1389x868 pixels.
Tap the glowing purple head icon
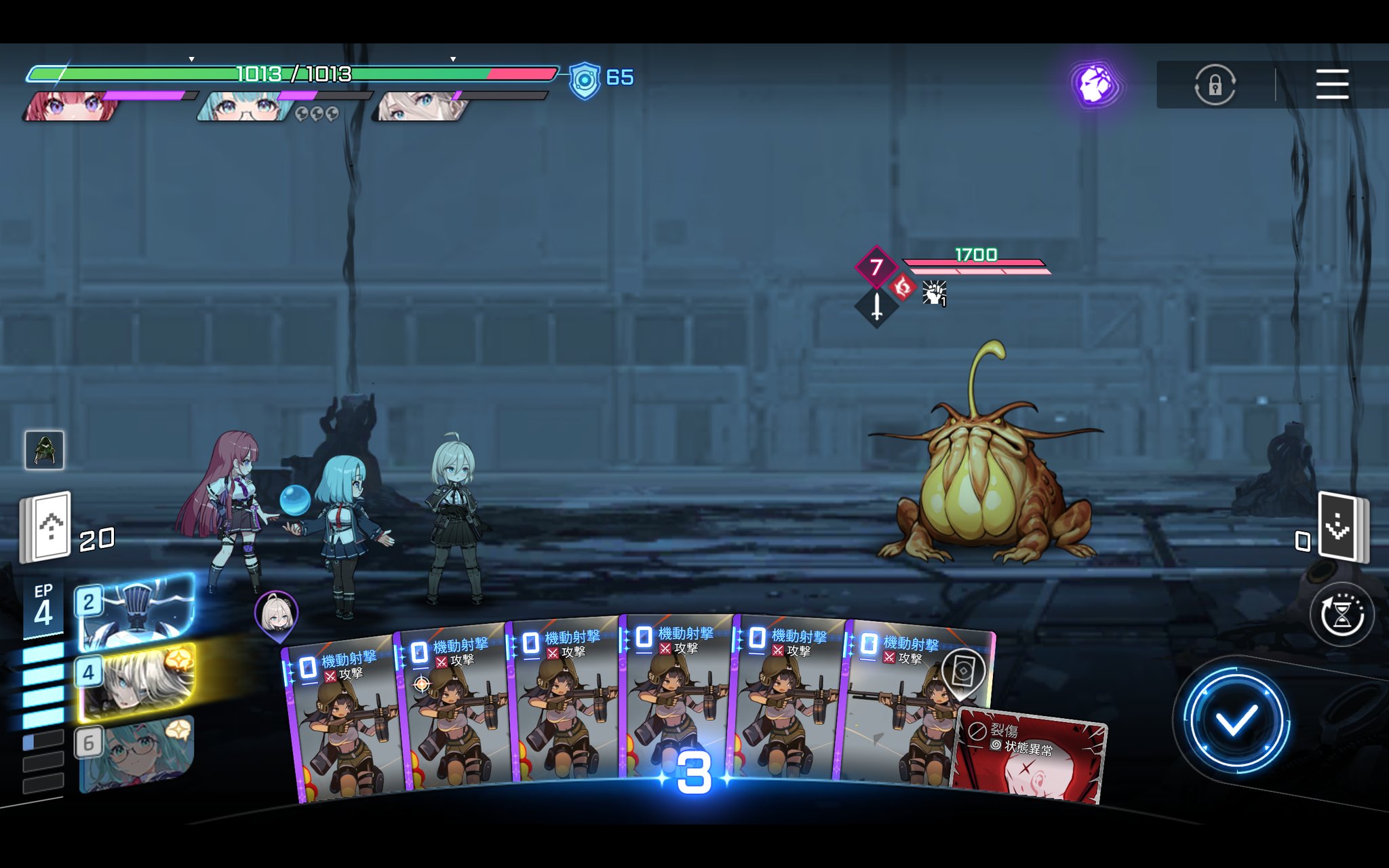click(x=1095, y=85)
